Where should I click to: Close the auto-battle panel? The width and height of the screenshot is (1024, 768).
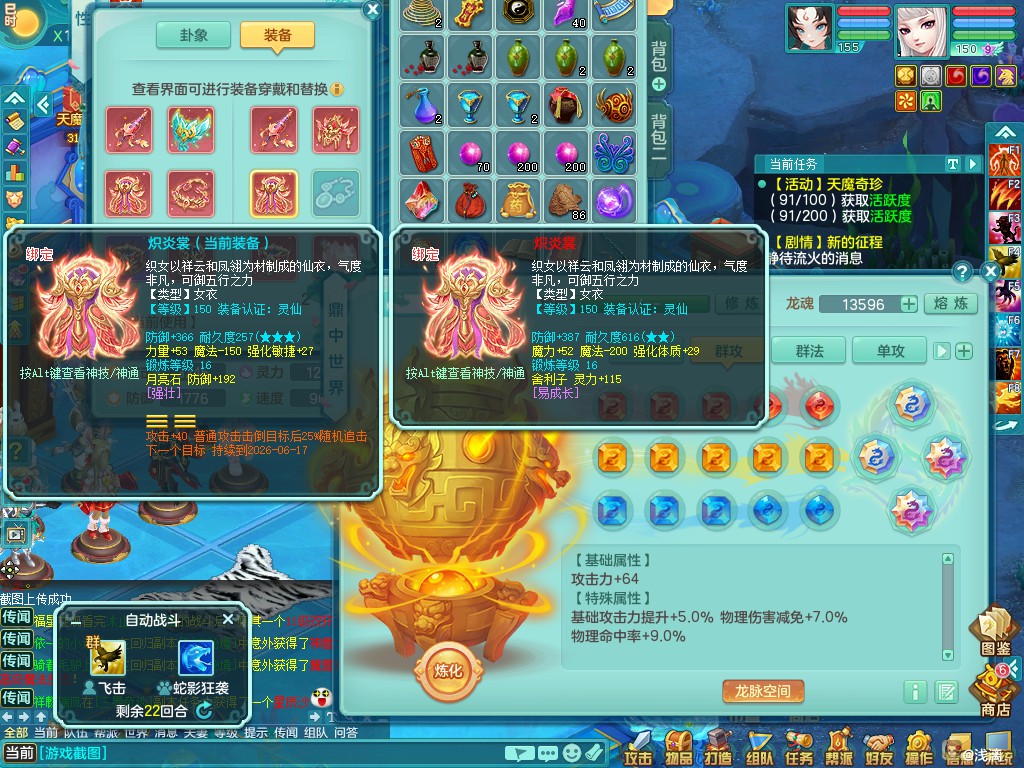(227, 619)
